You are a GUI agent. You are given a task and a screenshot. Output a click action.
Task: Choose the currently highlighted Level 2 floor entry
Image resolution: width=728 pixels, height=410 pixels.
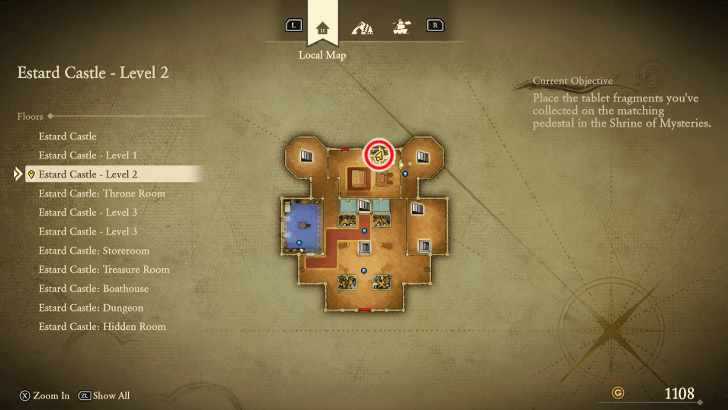pyautogui.click(x=88, y=174)
